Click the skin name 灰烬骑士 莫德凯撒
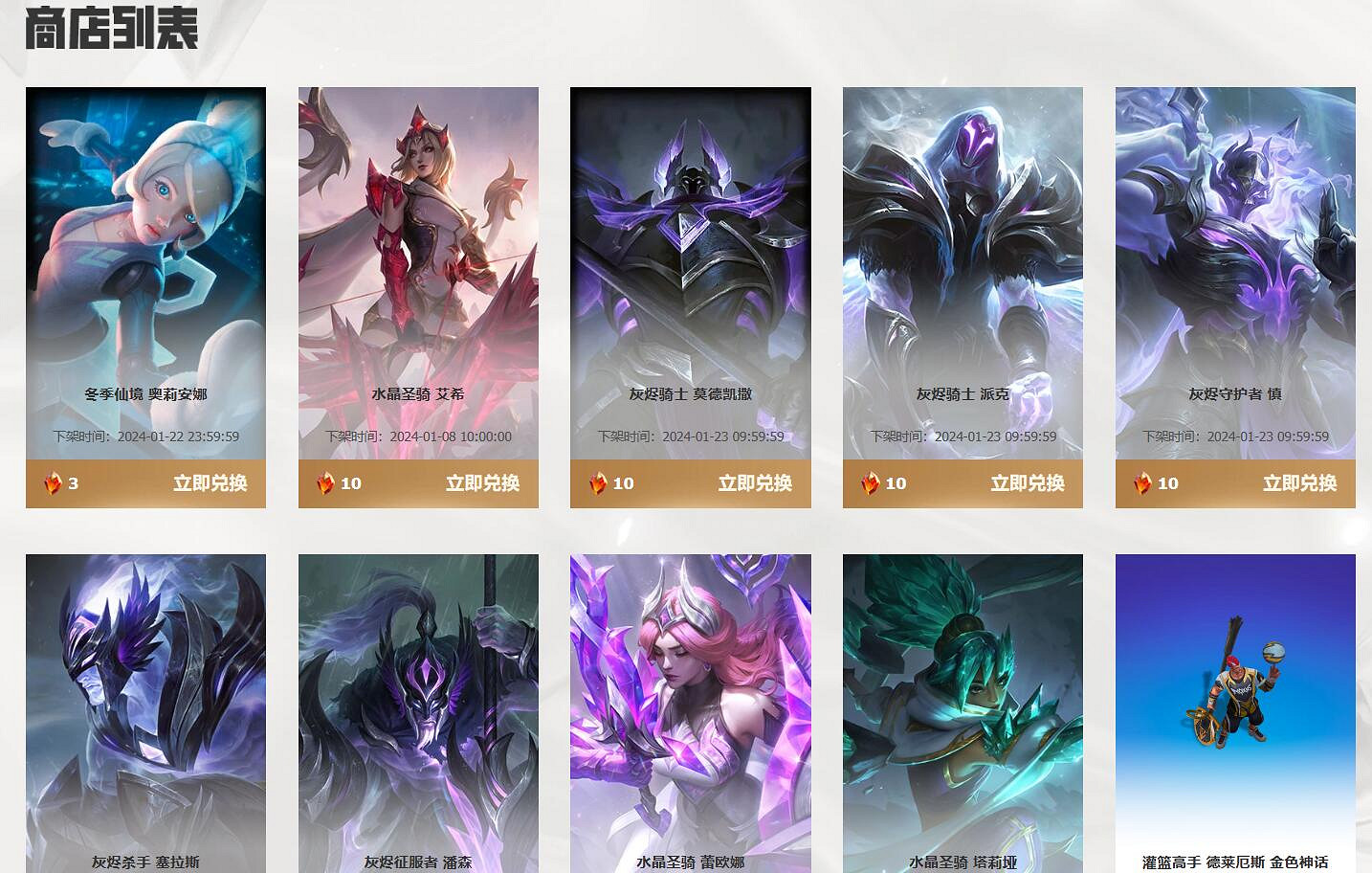The image size is (1372, 873). 690,393
